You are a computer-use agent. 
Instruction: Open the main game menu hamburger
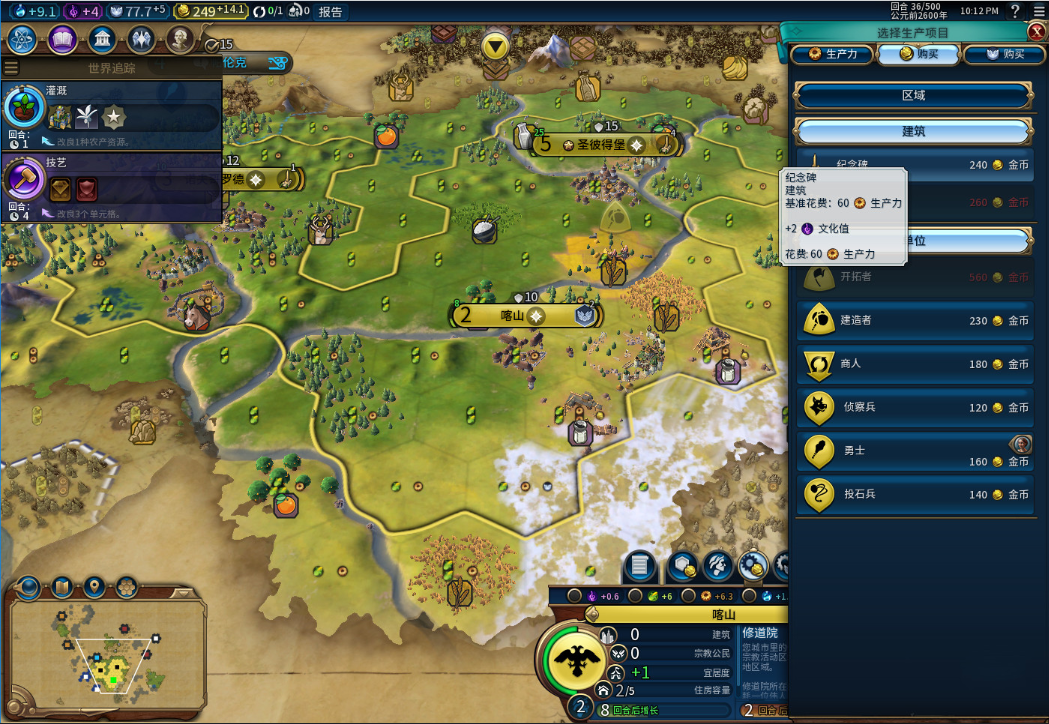pos(1038,11)
